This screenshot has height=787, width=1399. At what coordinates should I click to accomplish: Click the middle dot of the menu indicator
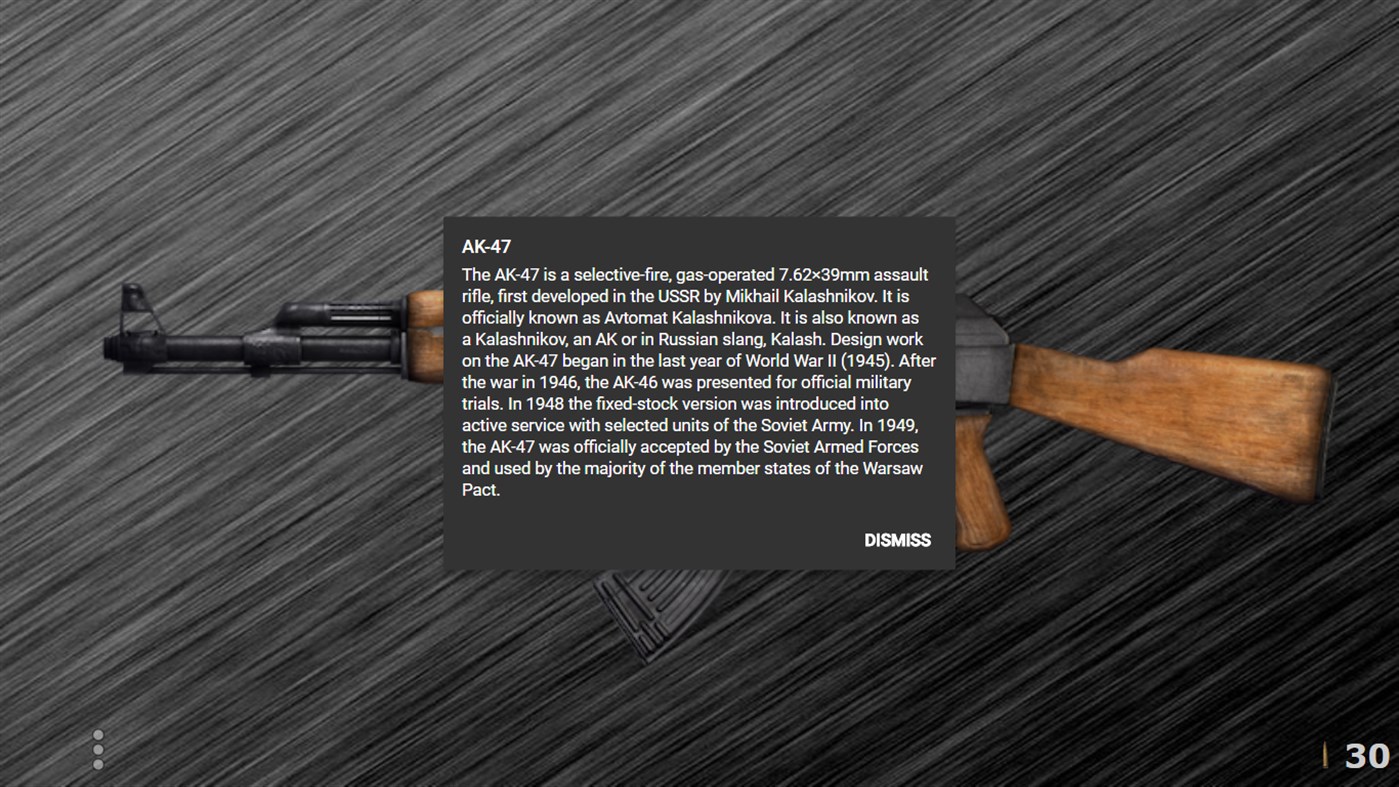98,749
